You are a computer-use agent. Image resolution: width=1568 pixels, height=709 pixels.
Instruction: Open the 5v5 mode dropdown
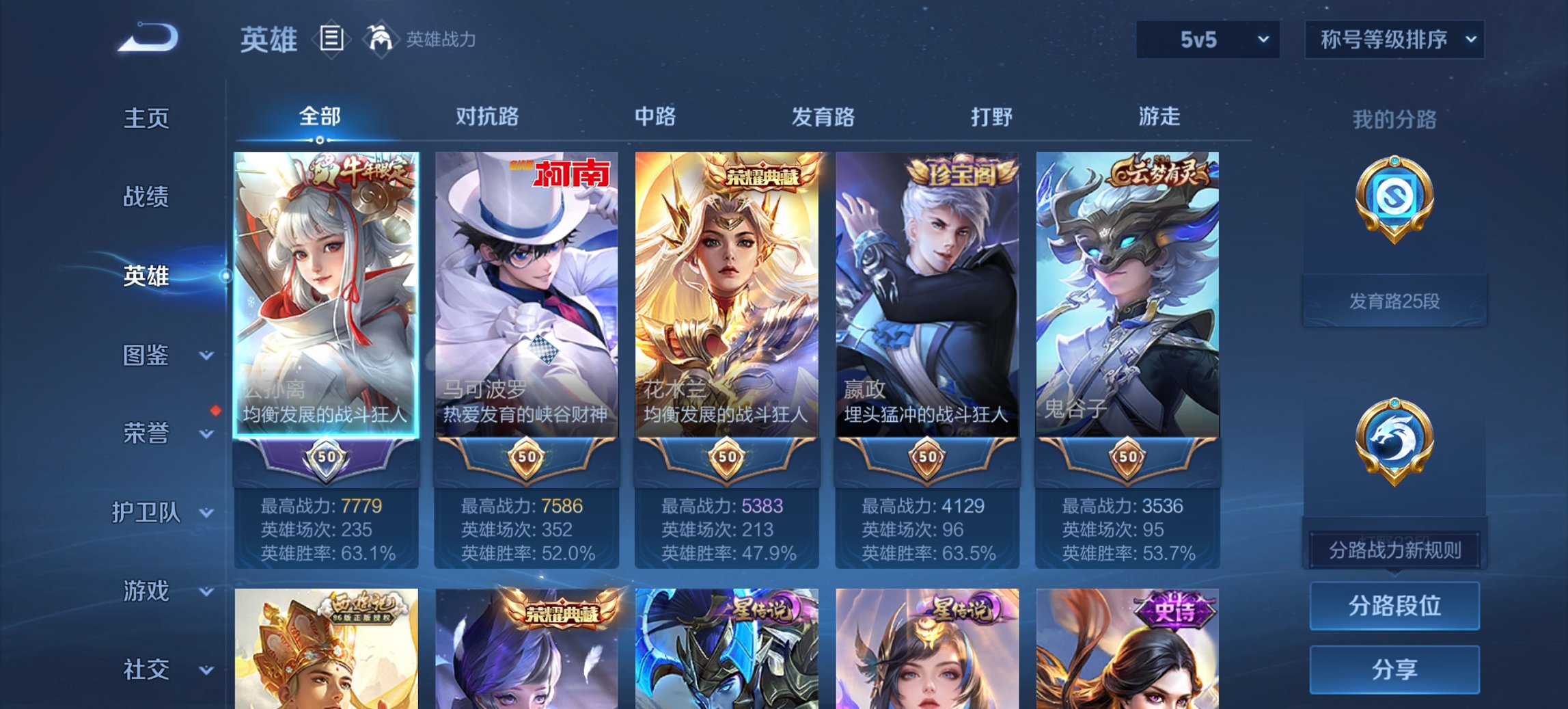coord(1207,40)
